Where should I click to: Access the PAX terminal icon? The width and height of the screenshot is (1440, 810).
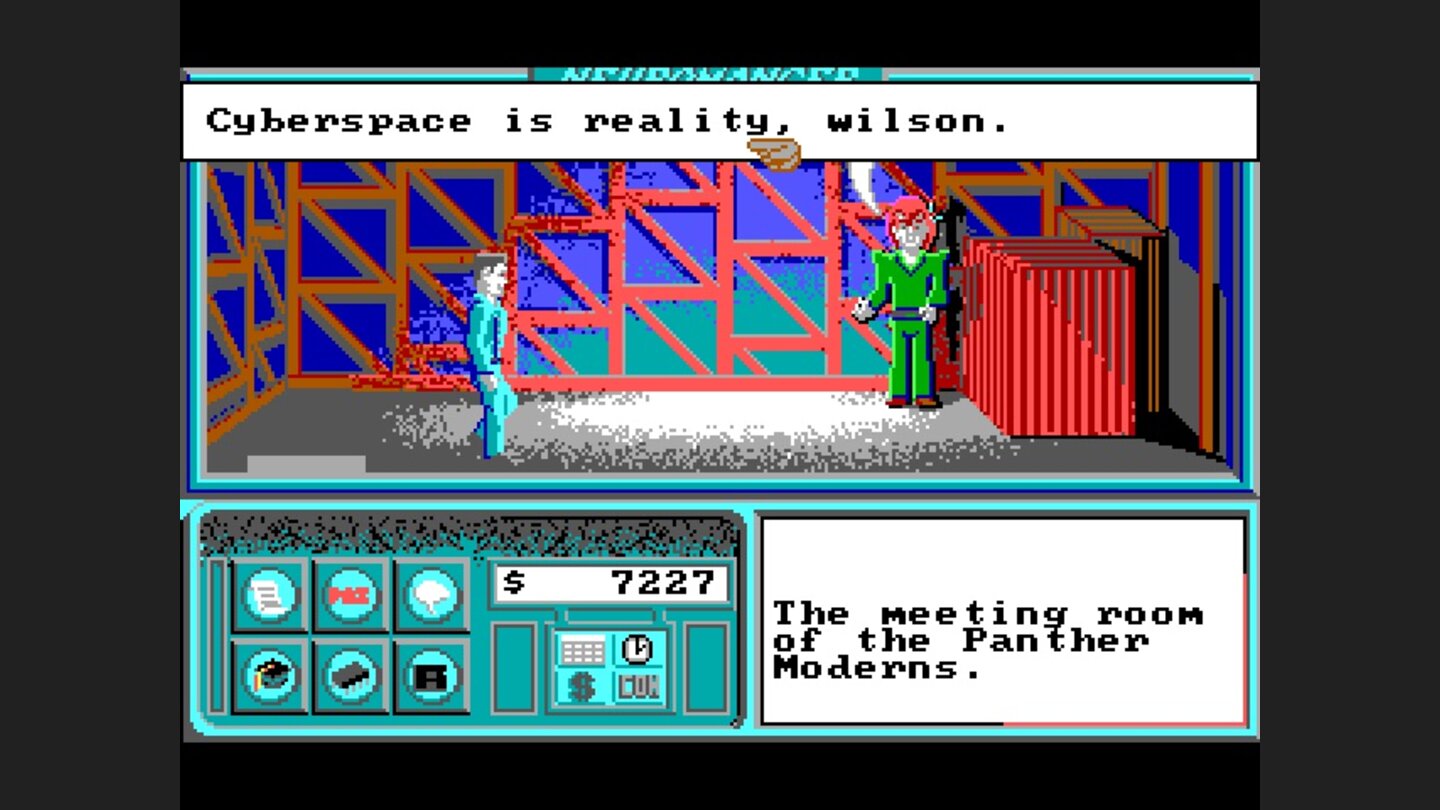pos(347,592)
